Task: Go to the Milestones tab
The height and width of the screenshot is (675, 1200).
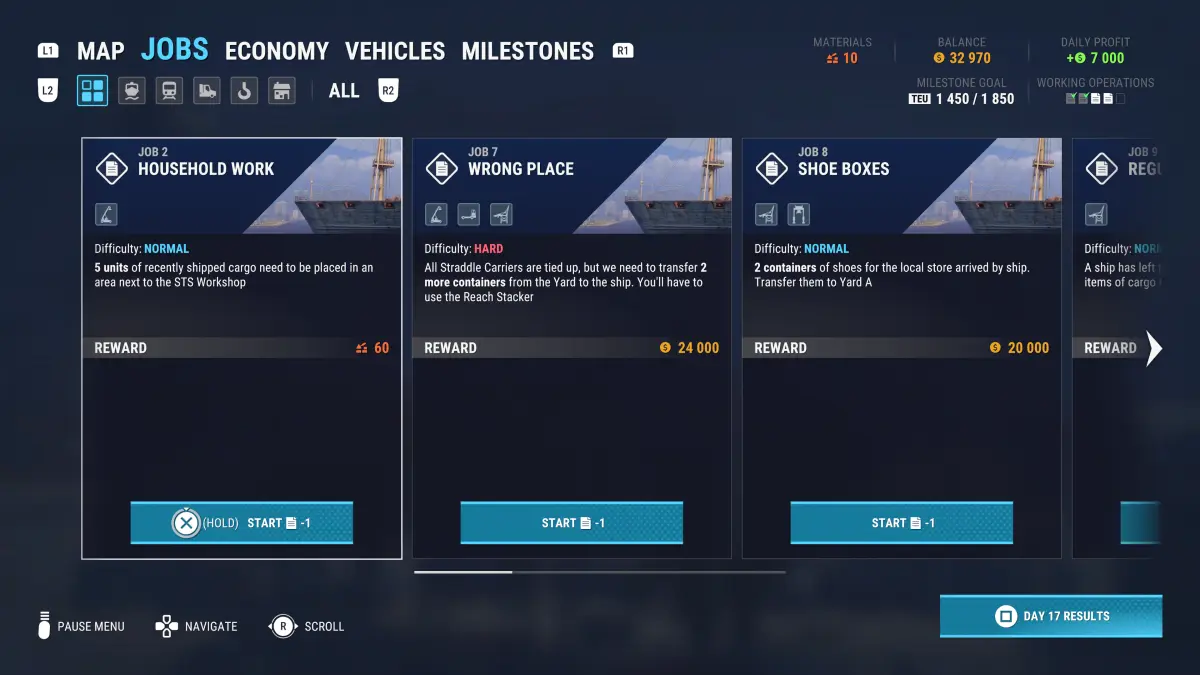Action: [527, 51]
